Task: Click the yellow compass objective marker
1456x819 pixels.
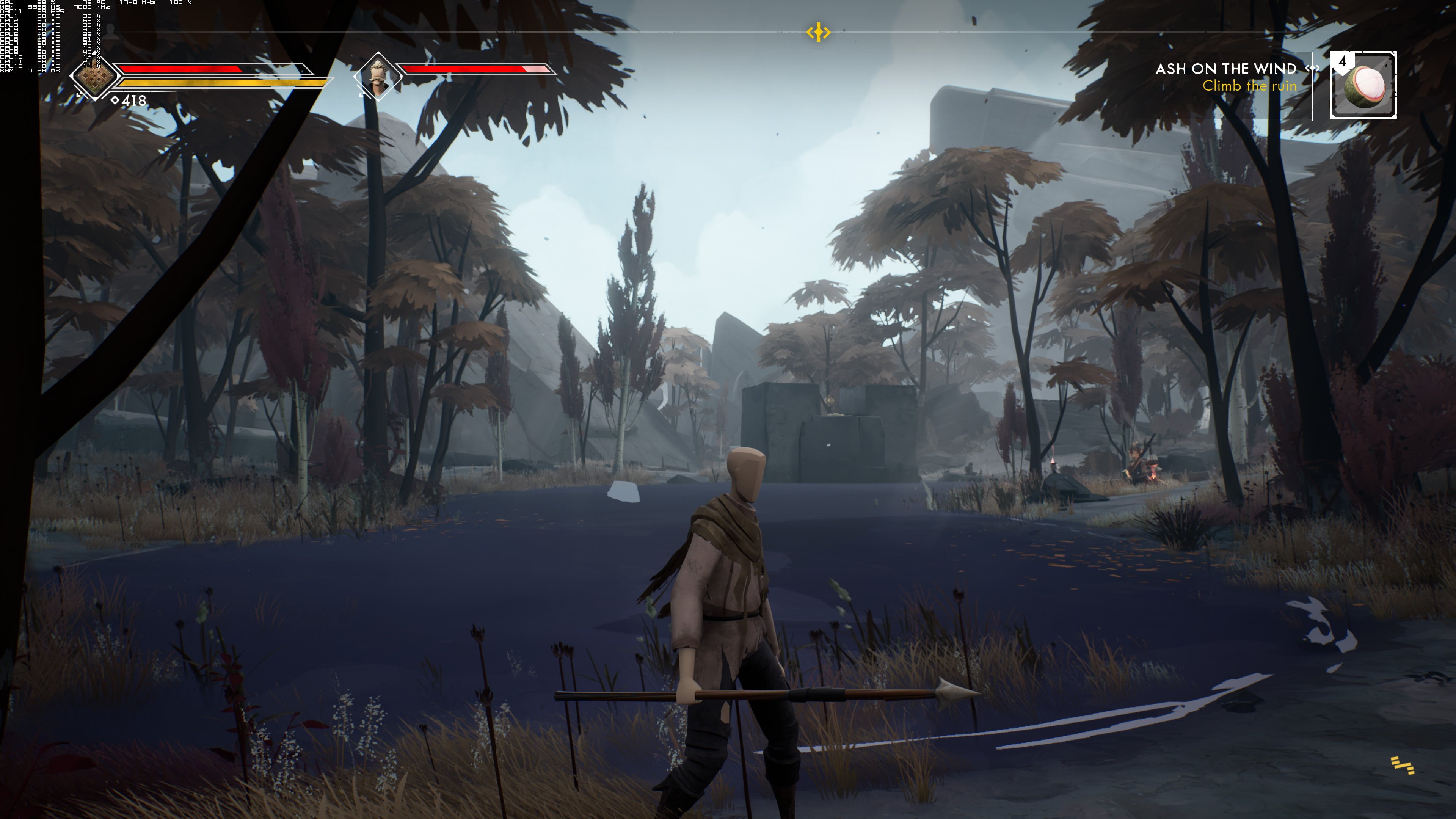Action: [818, 32]
